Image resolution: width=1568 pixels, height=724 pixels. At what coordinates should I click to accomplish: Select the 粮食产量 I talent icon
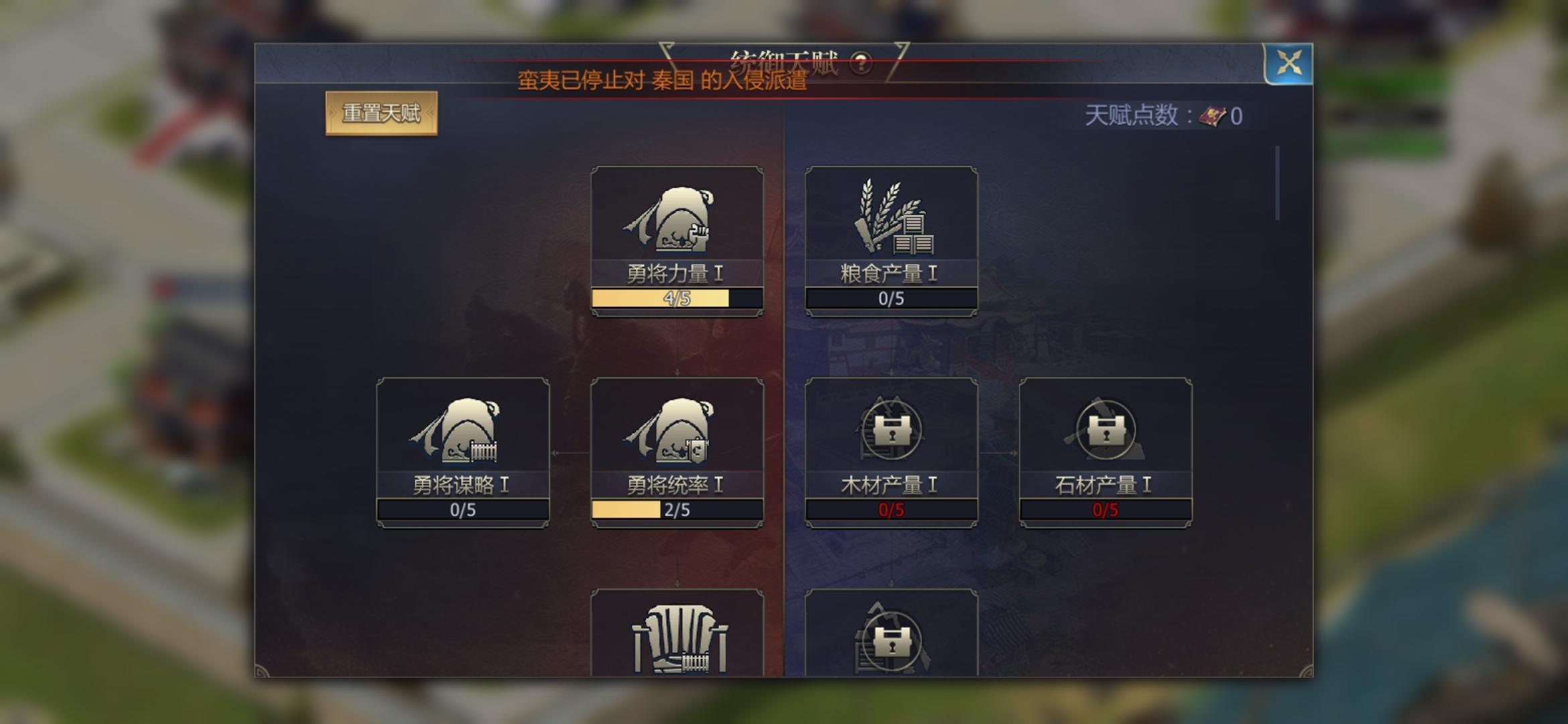pos(891,213)
